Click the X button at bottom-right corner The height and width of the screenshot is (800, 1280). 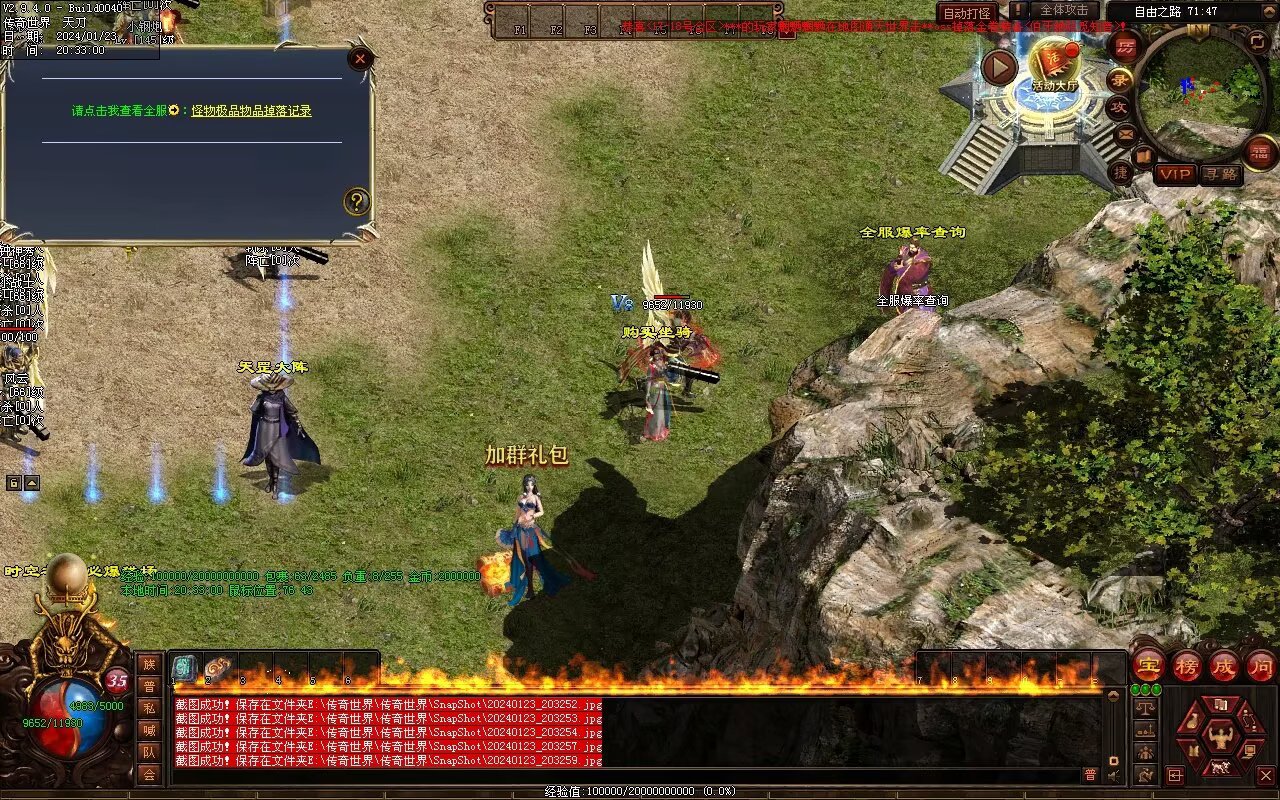1265,775
